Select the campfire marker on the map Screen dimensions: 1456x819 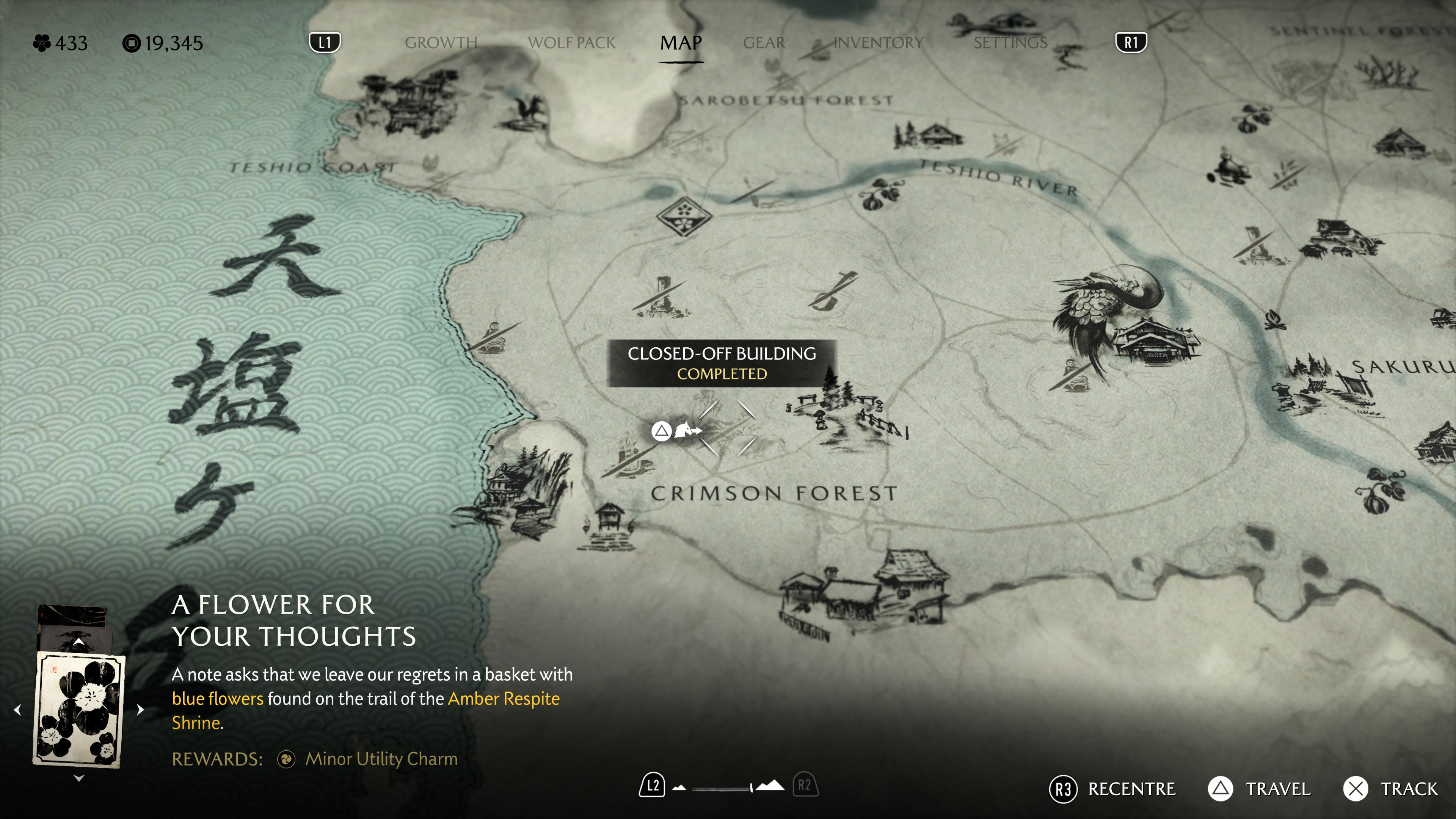coord(1274,321)
